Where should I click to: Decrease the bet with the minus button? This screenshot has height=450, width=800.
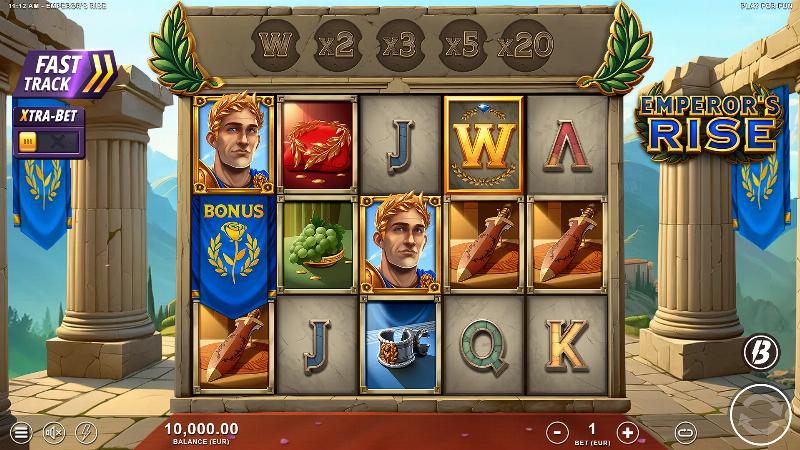click(557, 432)
